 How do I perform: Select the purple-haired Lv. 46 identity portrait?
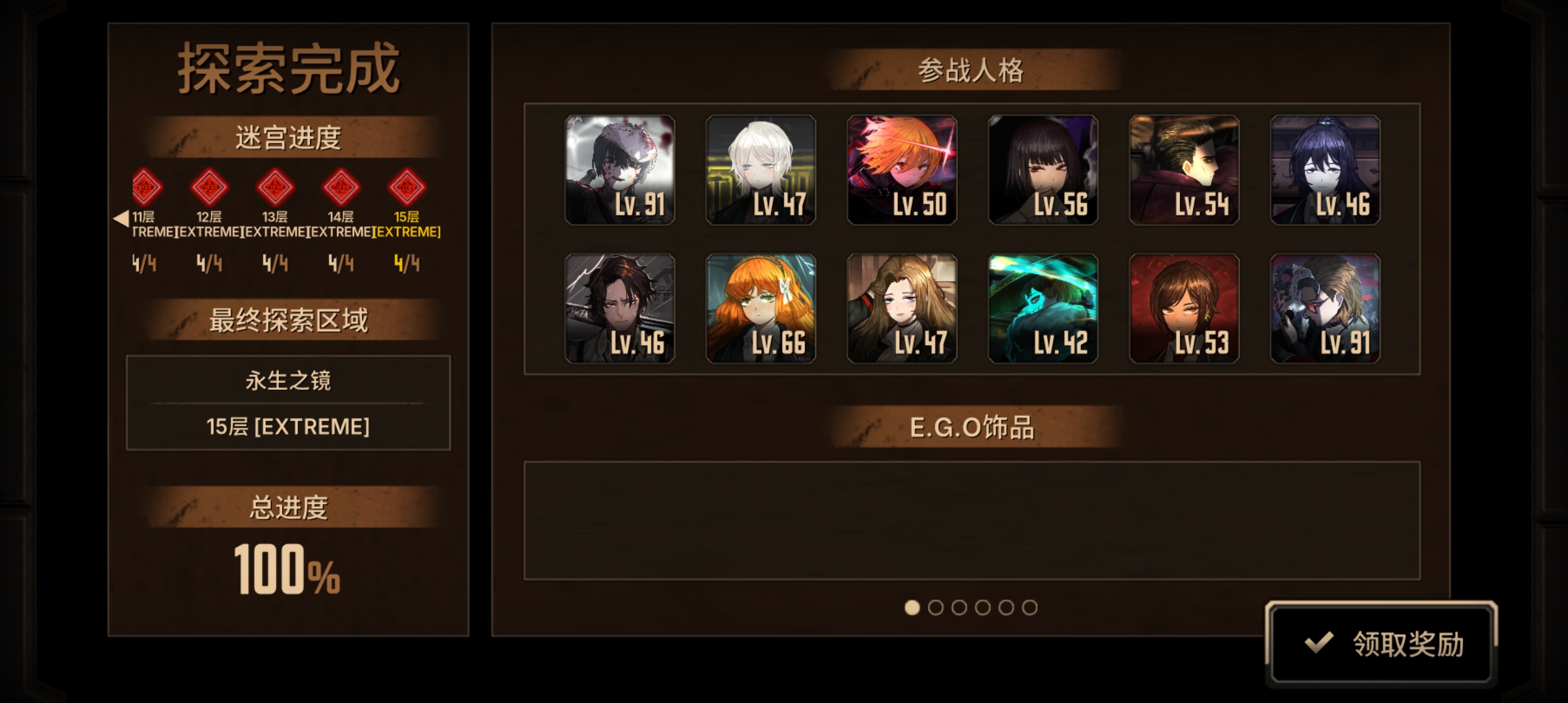(1325, 170)
